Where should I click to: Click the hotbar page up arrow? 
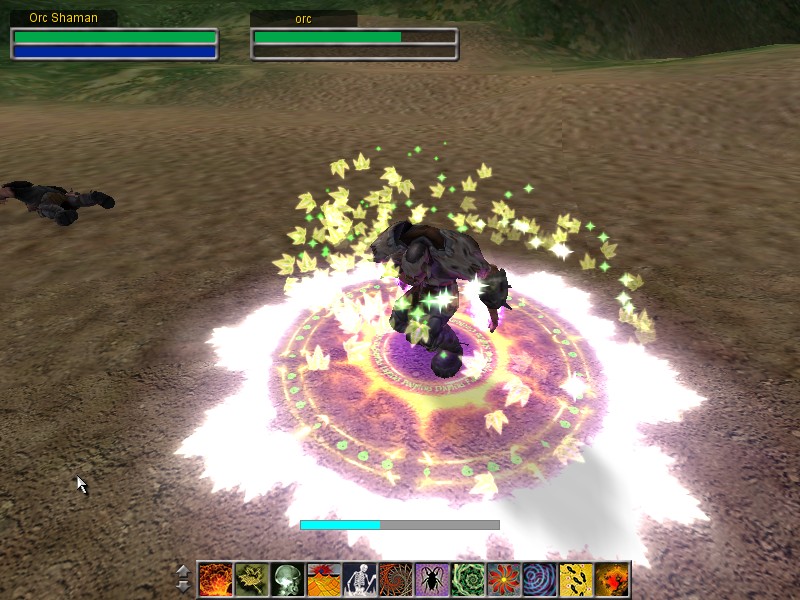(182, 571)
